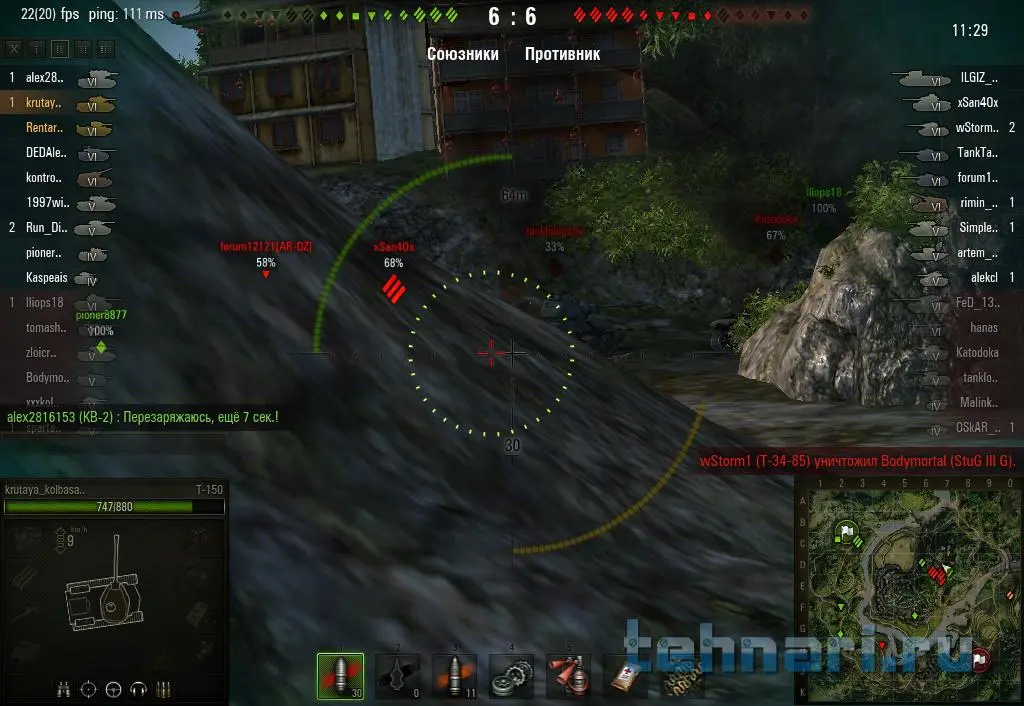Hide the ally player list with X

tap(14, 49)
